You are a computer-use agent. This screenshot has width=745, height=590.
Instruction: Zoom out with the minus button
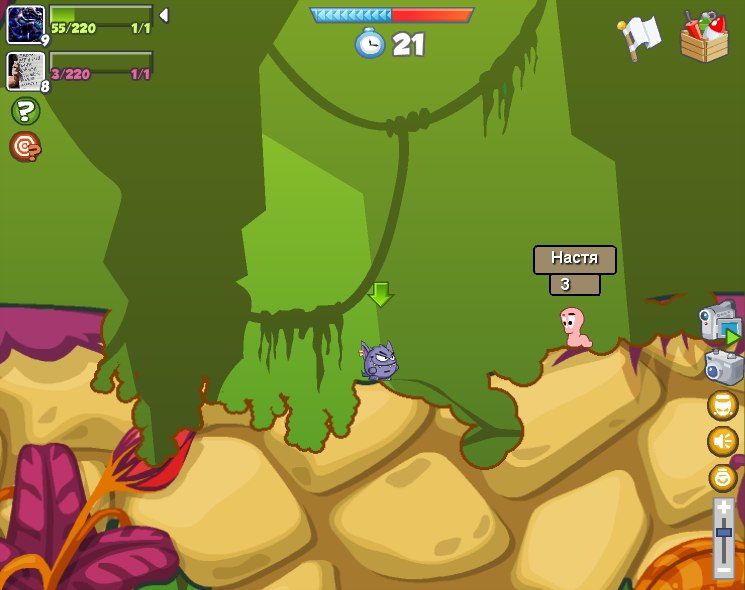coord(723,570)
